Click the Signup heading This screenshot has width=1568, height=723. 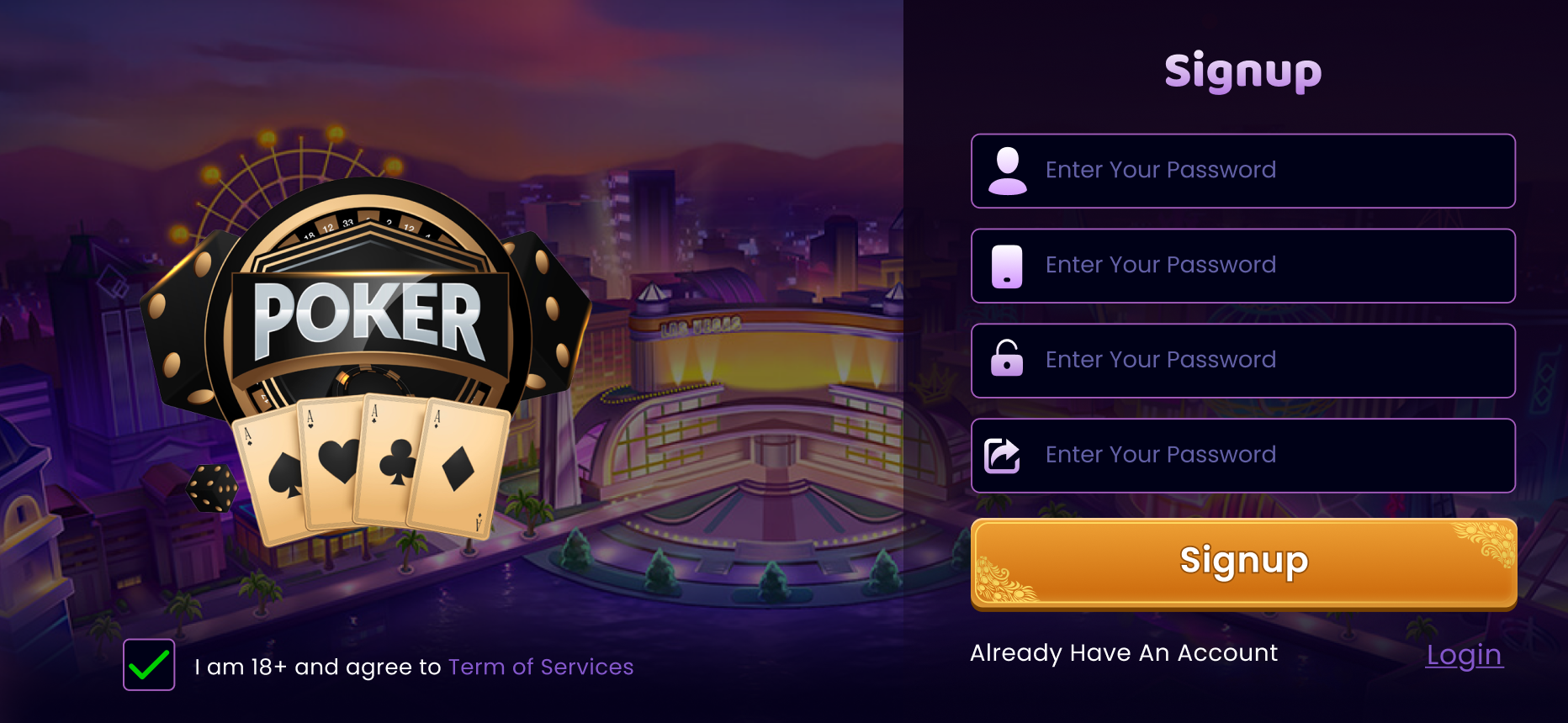coord(1243,71)
